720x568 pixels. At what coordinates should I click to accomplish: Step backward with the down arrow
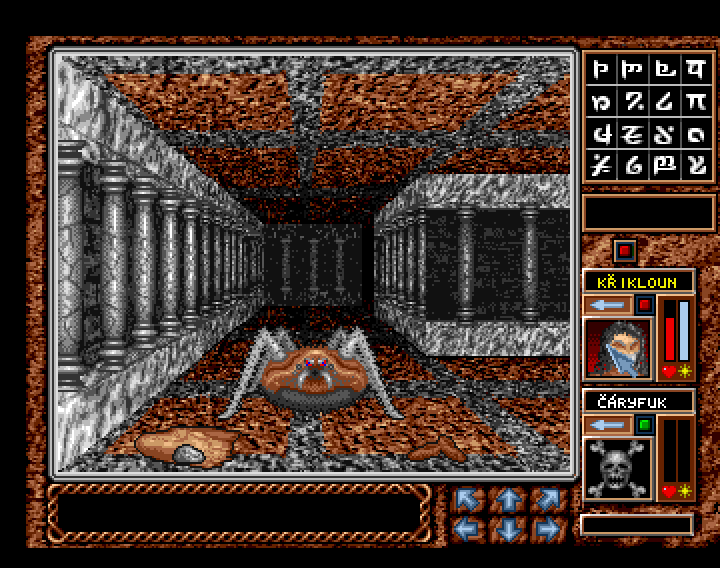[x=506, y=527]
